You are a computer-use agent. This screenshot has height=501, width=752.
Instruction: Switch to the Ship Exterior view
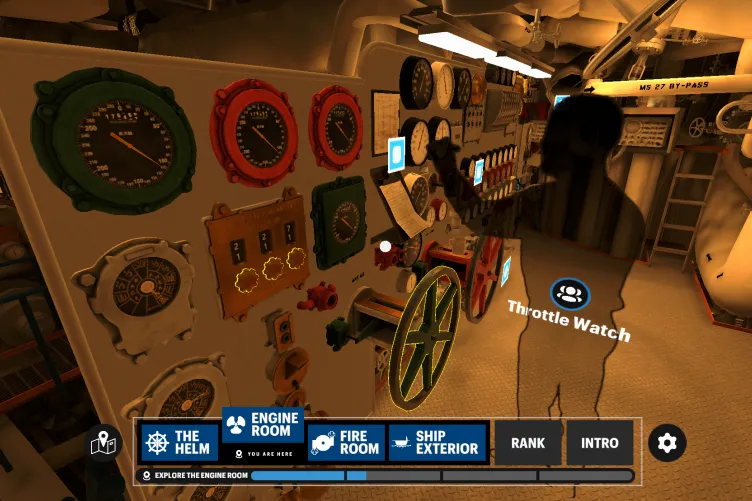coord(436,443)
